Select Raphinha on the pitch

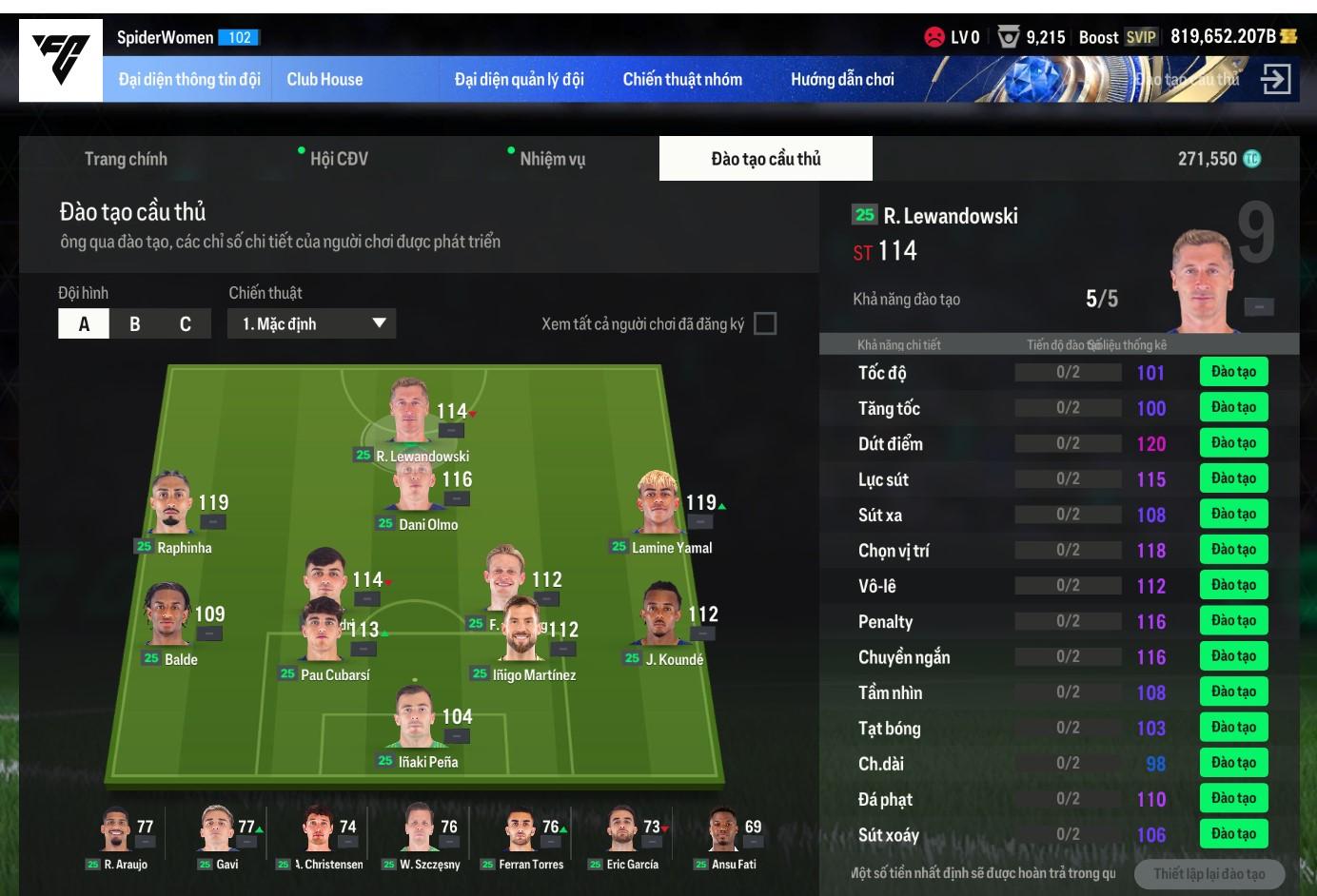tap(173, 504)
